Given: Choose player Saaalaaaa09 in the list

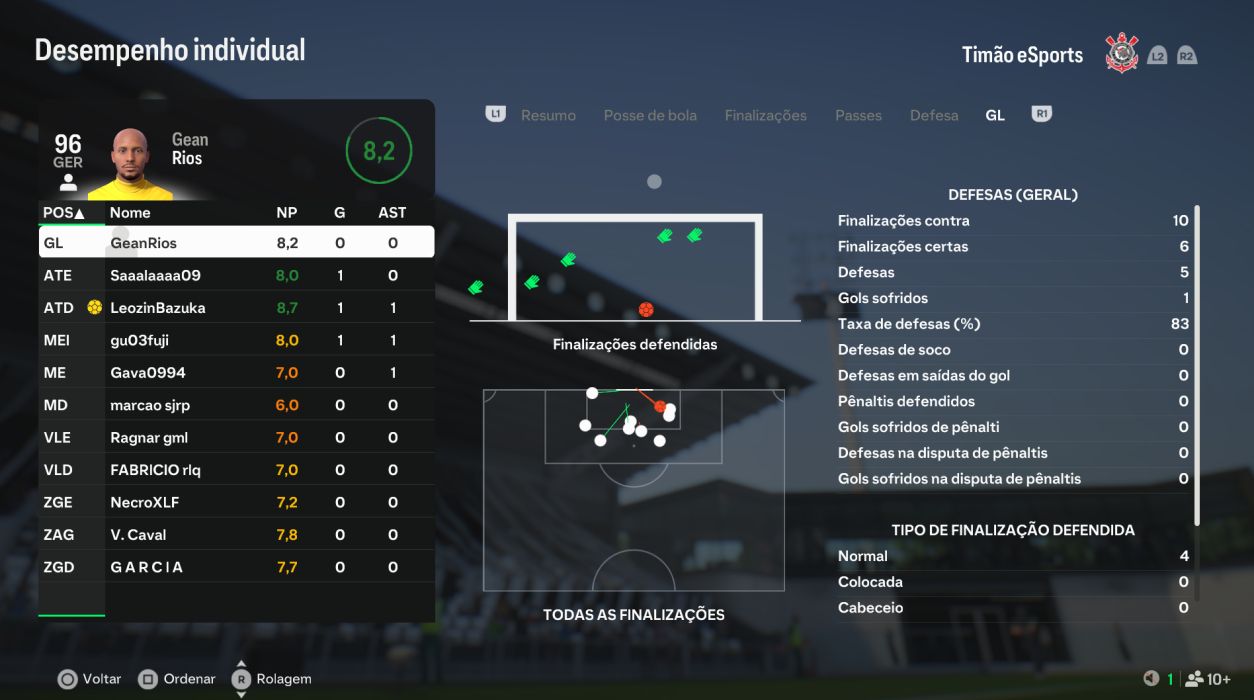Looking at the screenshot, I should [x=236, y=275].
